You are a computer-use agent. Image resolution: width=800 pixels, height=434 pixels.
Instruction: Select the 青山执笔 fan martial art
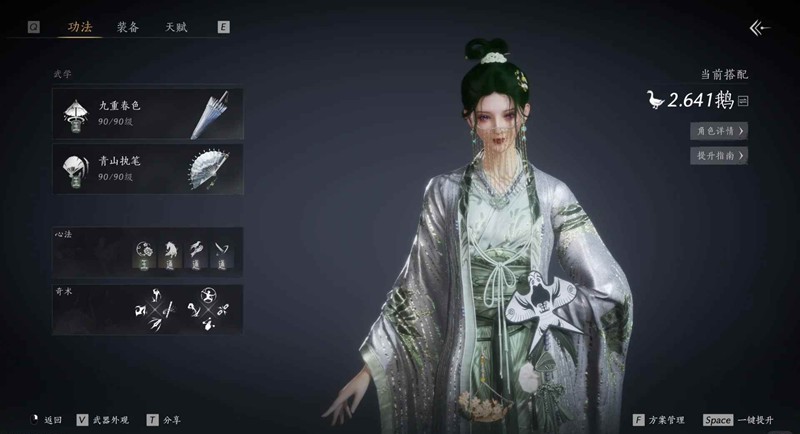coord(148,168)
